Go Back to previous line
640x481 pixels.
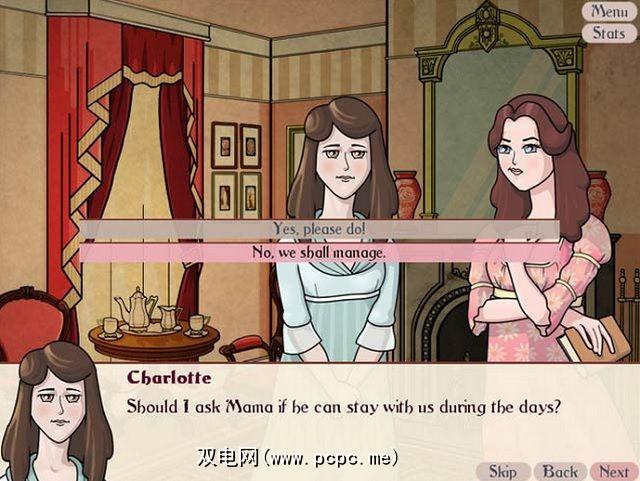pos(560,471)
